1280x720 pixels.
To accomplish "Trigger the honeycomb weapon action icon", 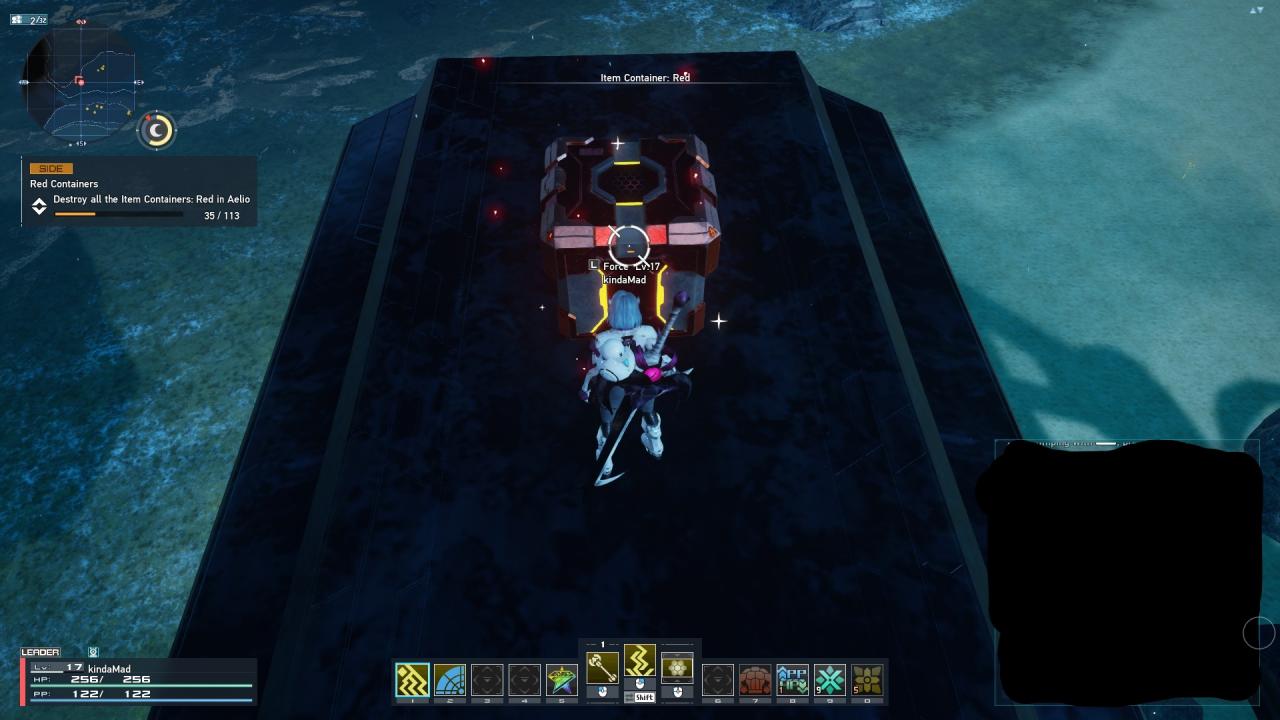I will pyautogui.click(x=677, y=666).
